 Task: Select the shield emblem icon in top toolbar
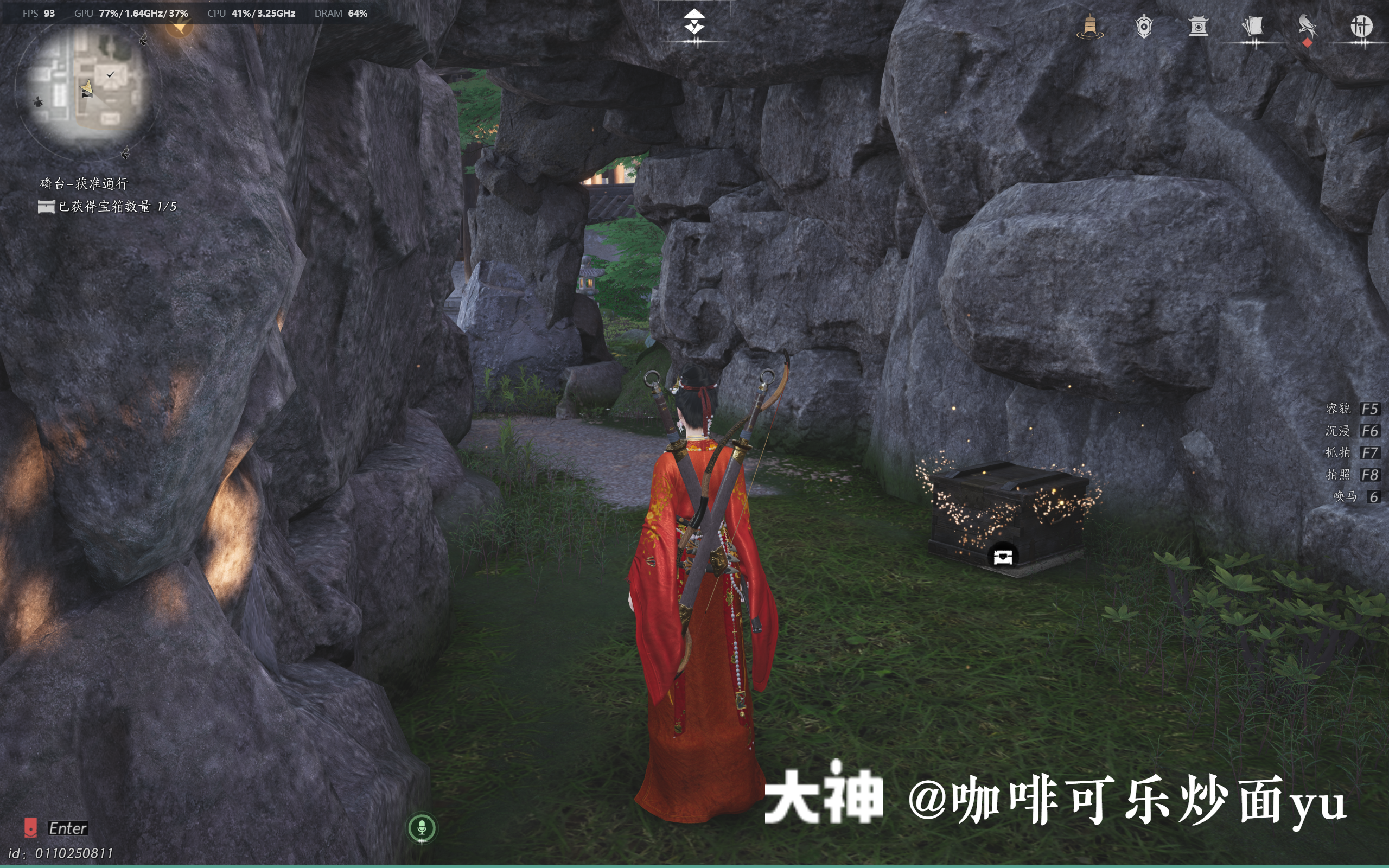[x=1144, y=26]
